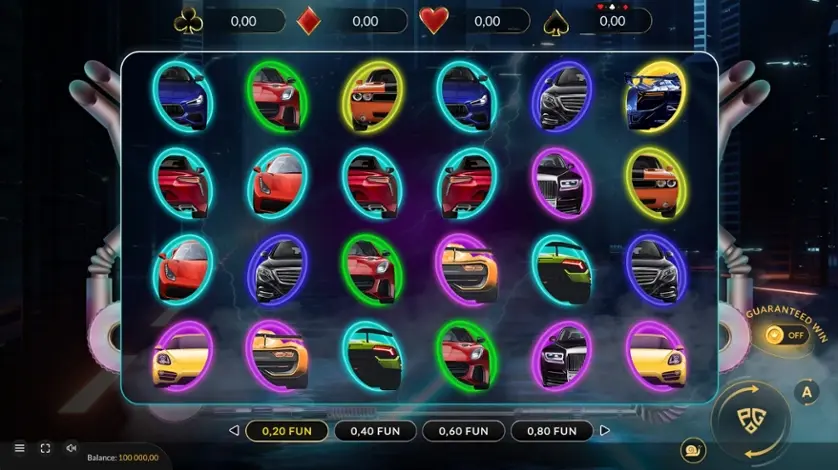Show lower bets with the left arrow
The height and width of the screenshot is (470, 838).
234,431
